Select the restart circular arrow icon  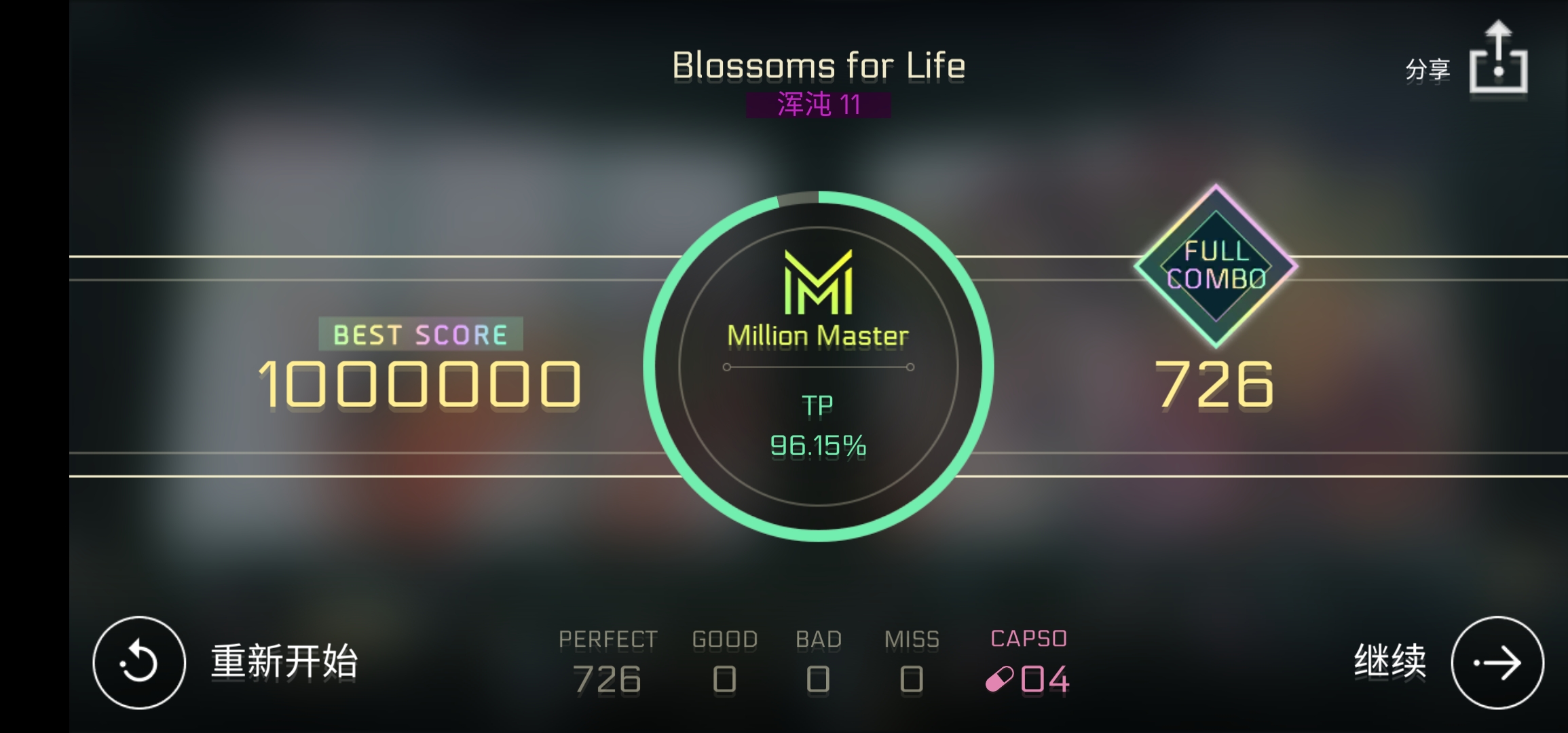139,664
